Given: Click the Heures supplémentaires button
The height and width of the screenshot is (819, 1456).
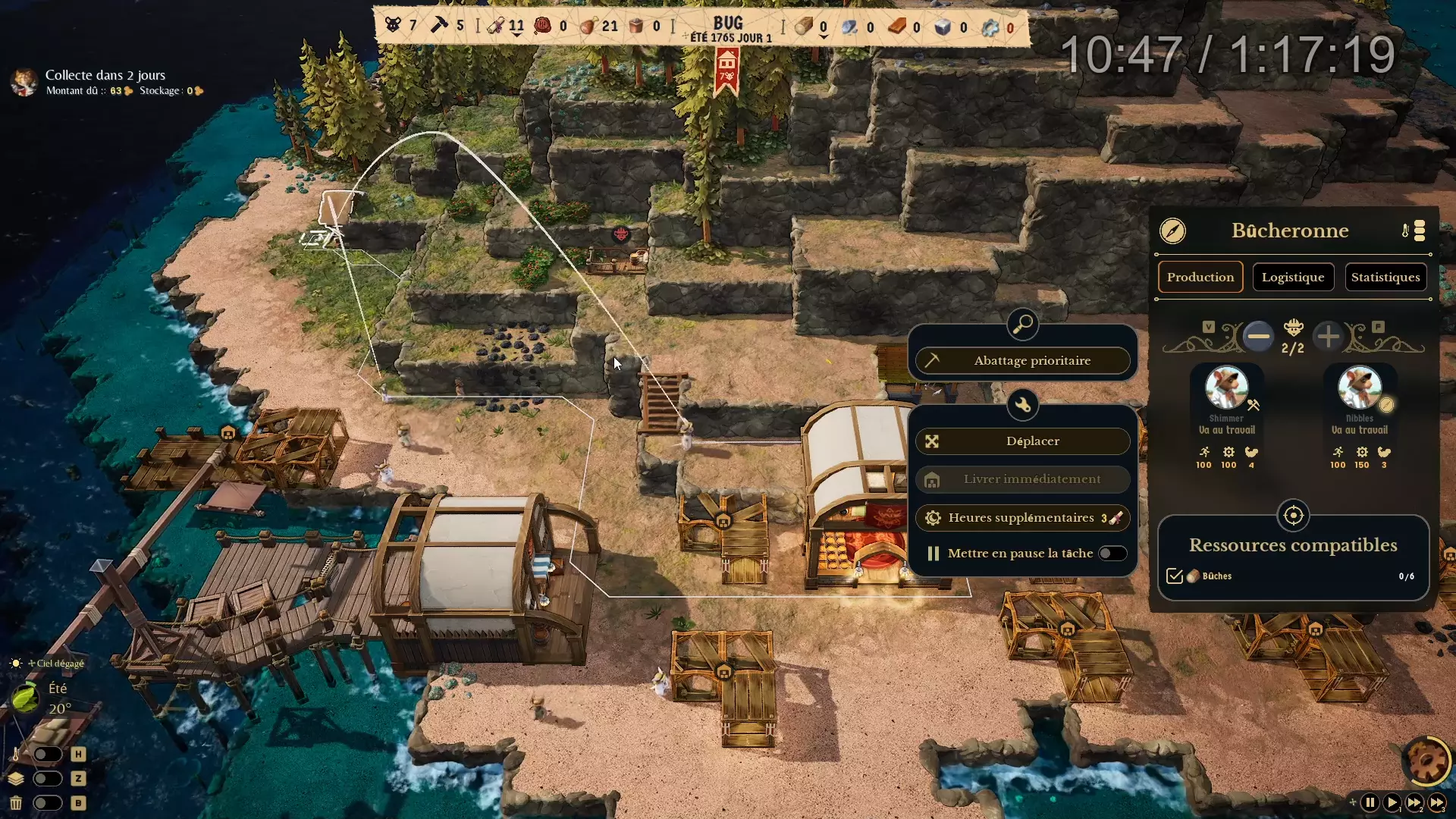Looking at the screenshot, I should click(x=1023, y=518).
